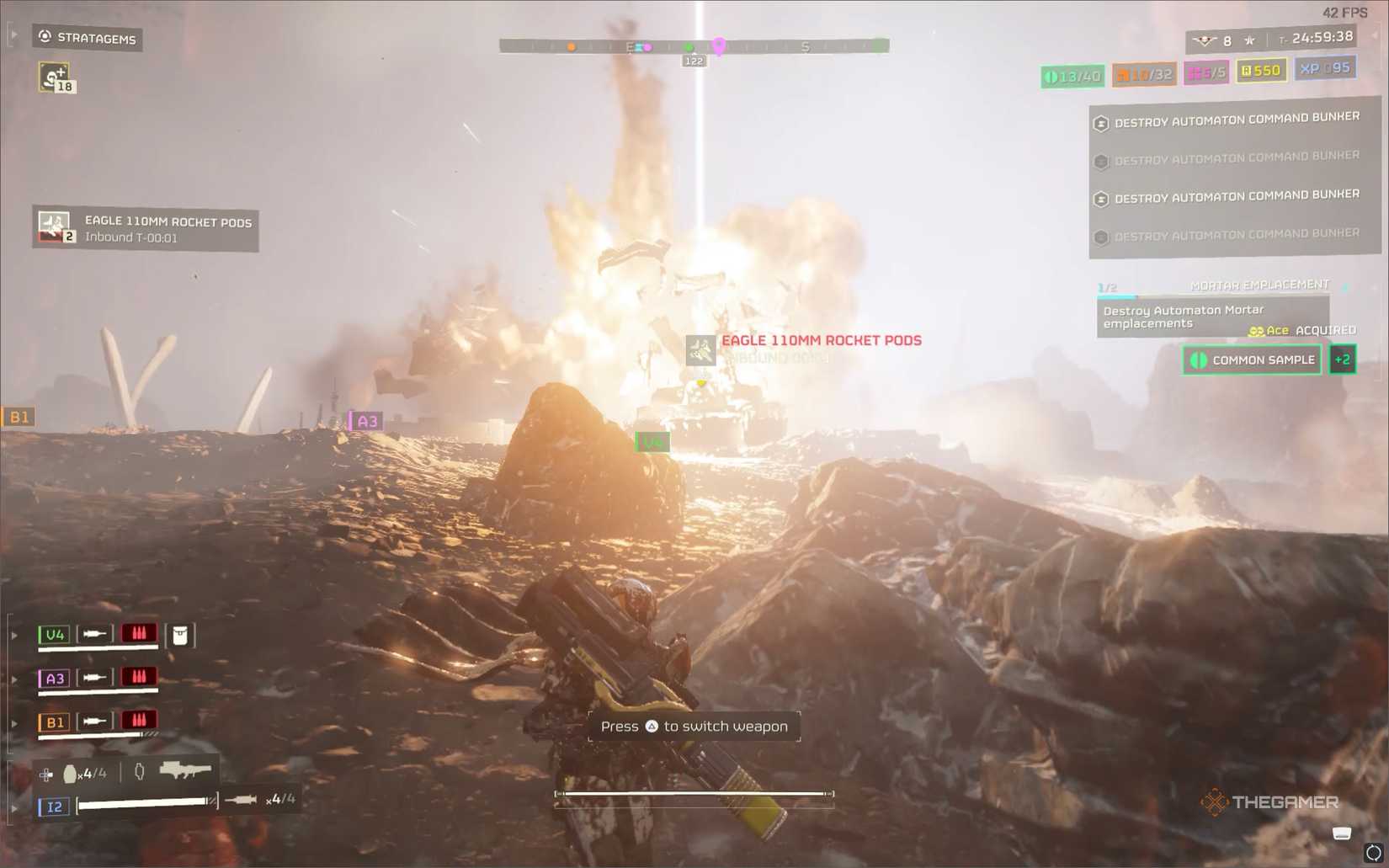Expand teammate B1's loadout row arrow
The width and height of the screenshot is (1389, 868).
14,722
